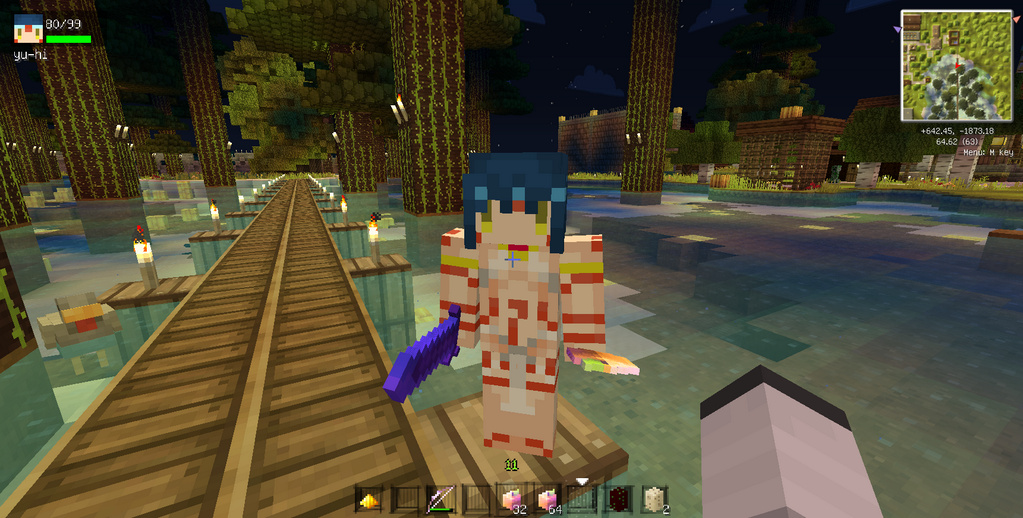Select the yellow nugget hotbar slot
Screen dimensions: 1023x518
coord(368,499)
